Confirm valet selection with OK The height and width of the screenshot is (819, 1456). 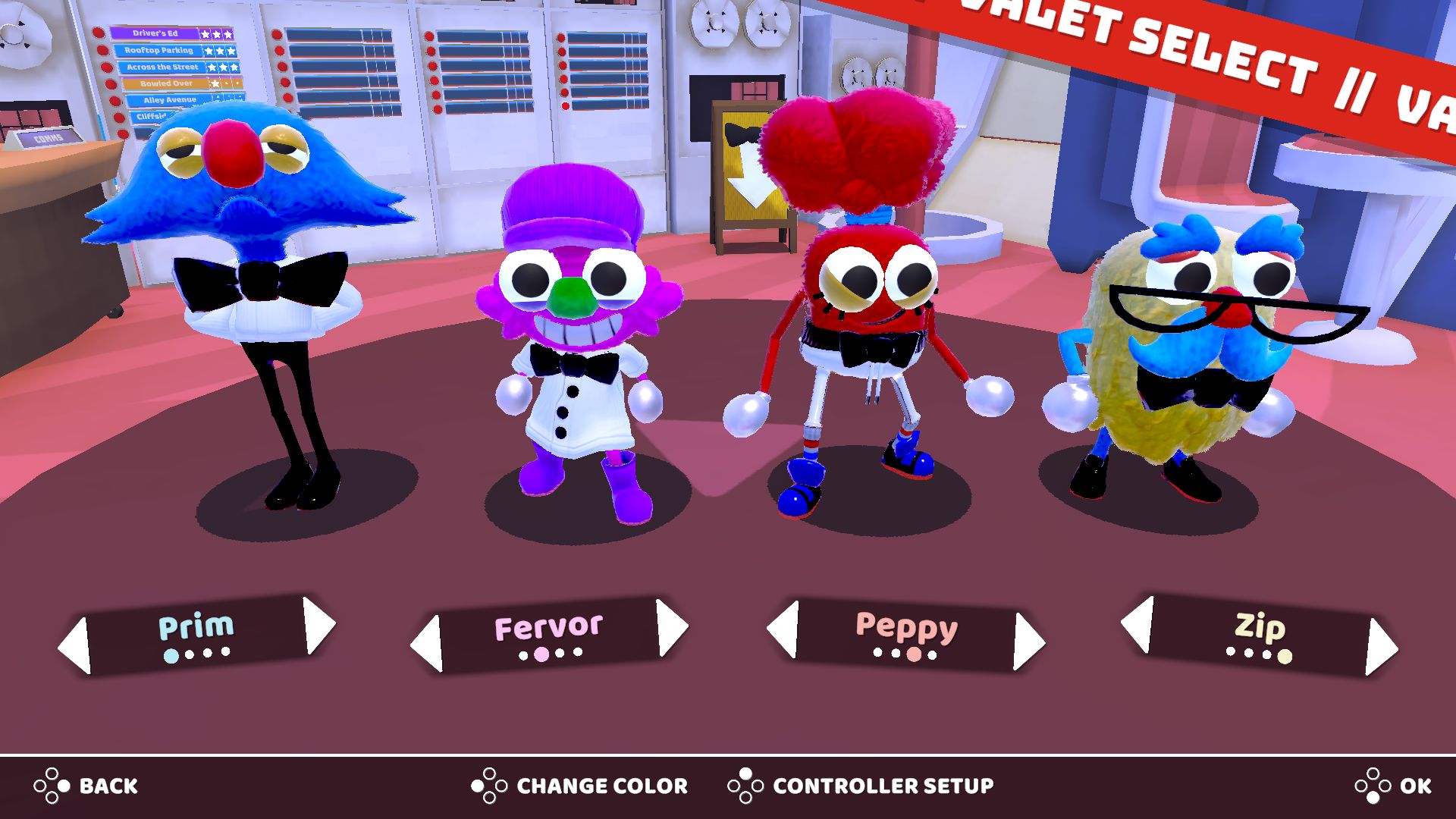point(1393,786)
